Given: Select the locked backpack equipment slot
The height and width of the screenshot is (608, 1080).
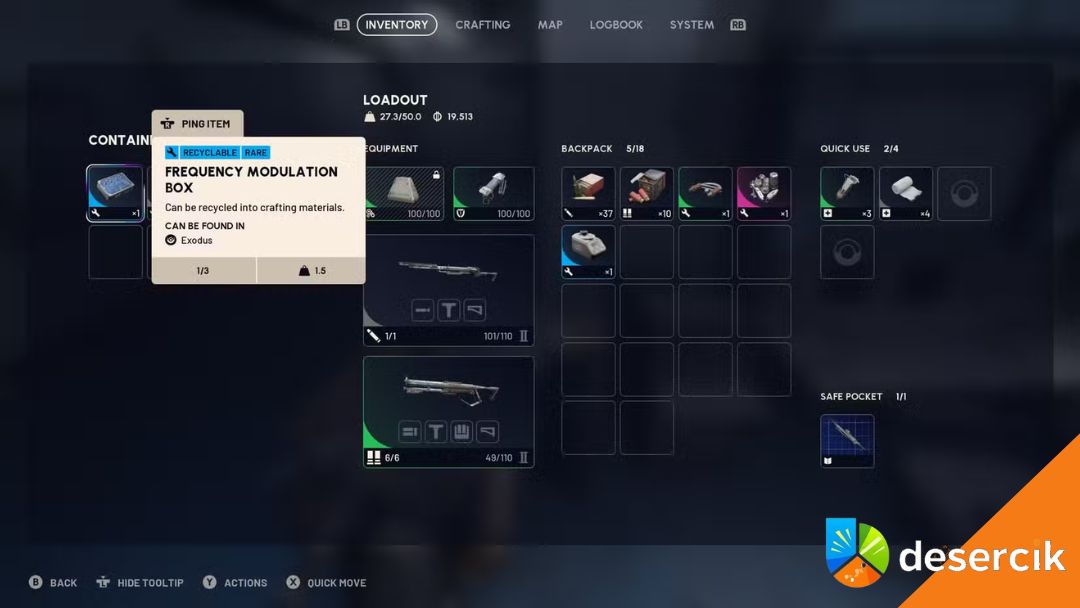Looking at the screenshot, I should coord(403,193).
